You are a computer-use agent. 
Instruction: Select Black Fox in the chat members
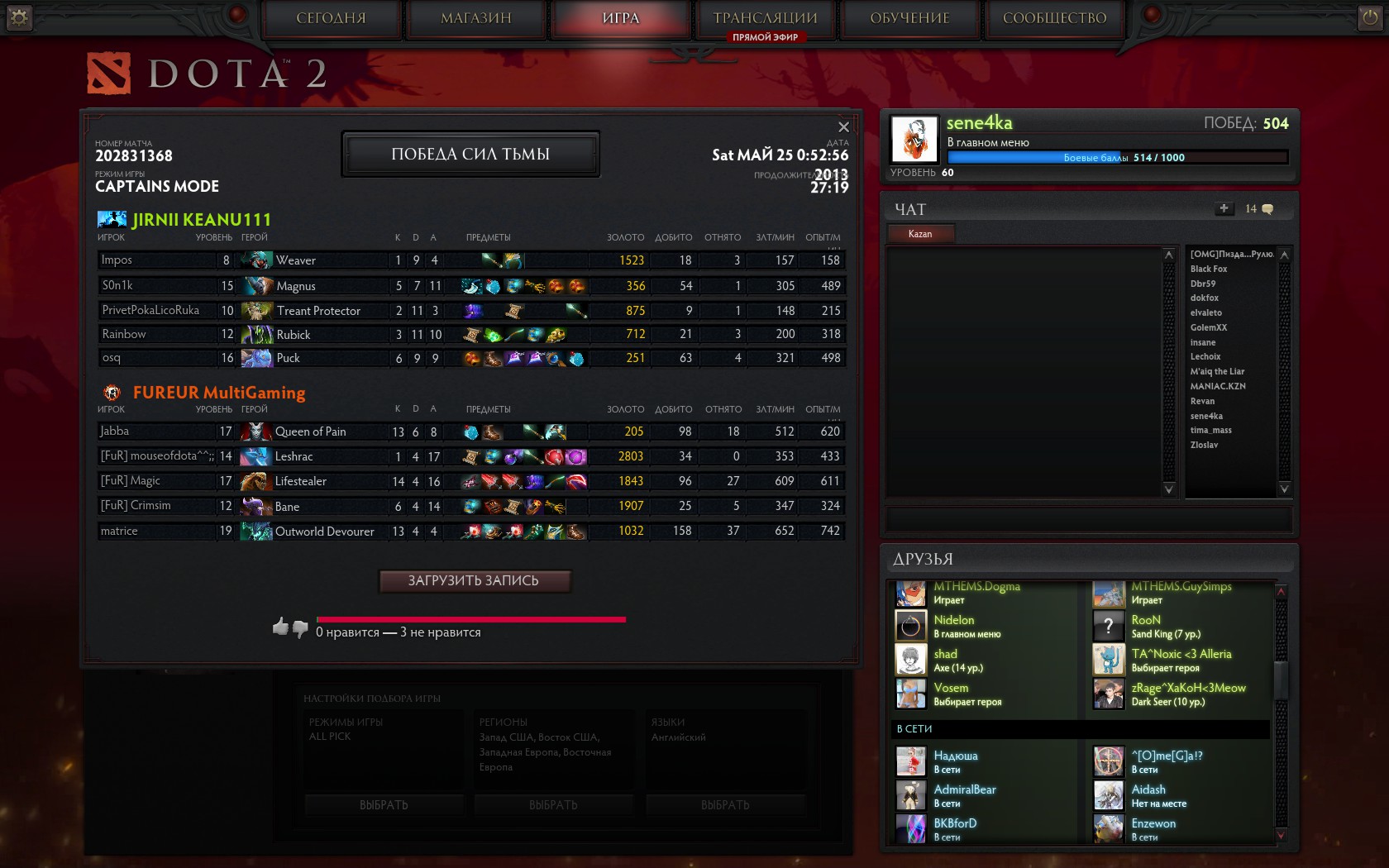pos(1209,269)
